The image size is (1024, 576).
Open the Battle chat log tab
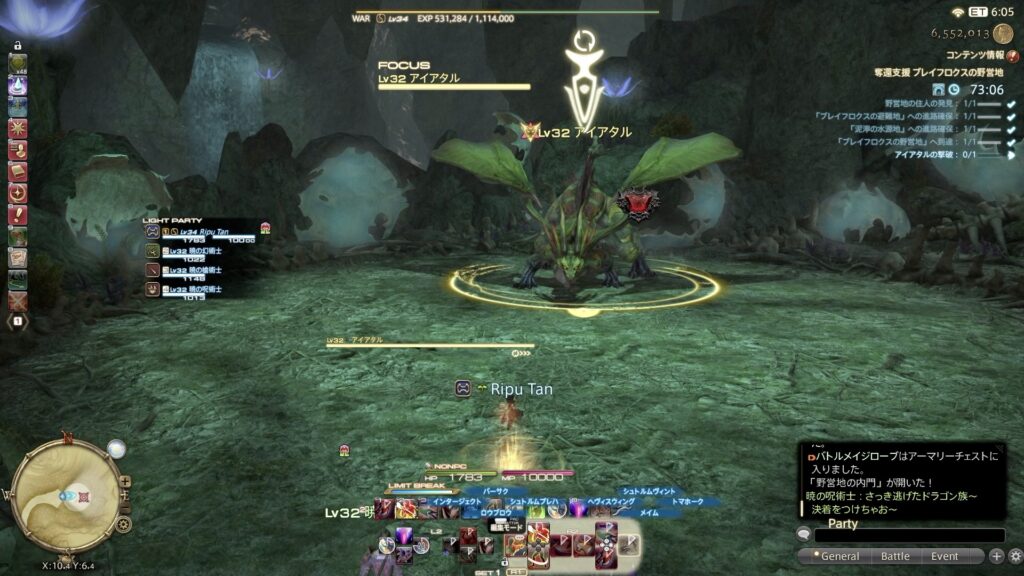[x=895, y=556]
